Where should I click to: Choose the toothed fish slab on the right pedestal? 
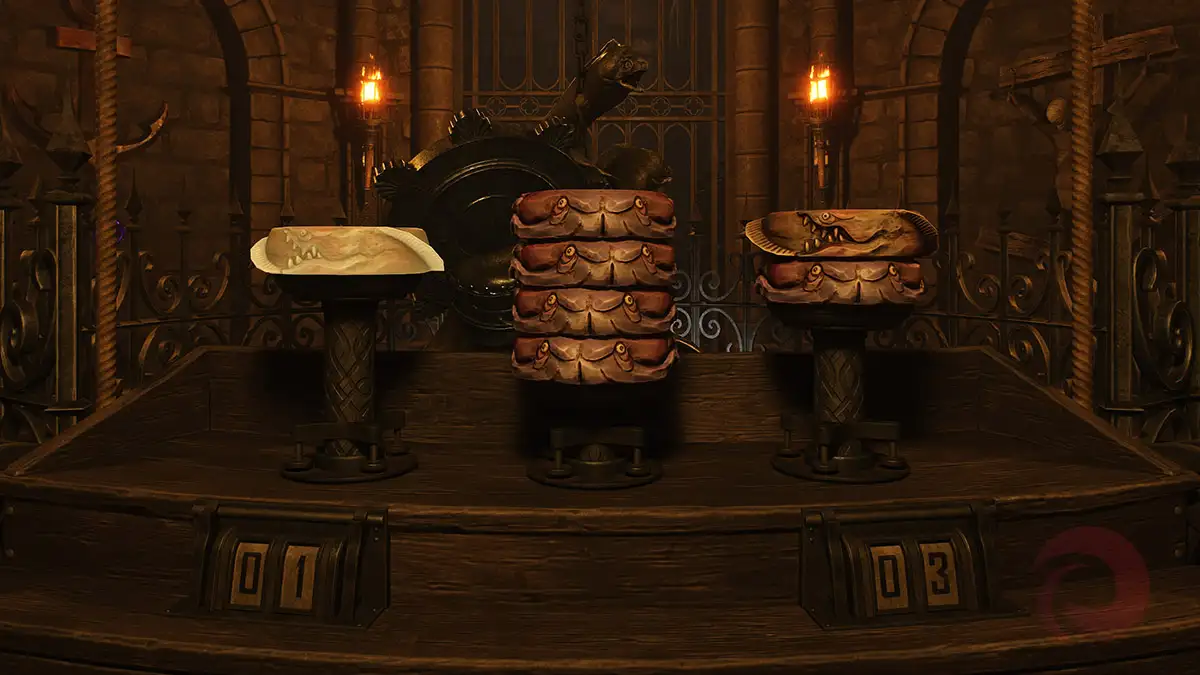tap(842, 234)
